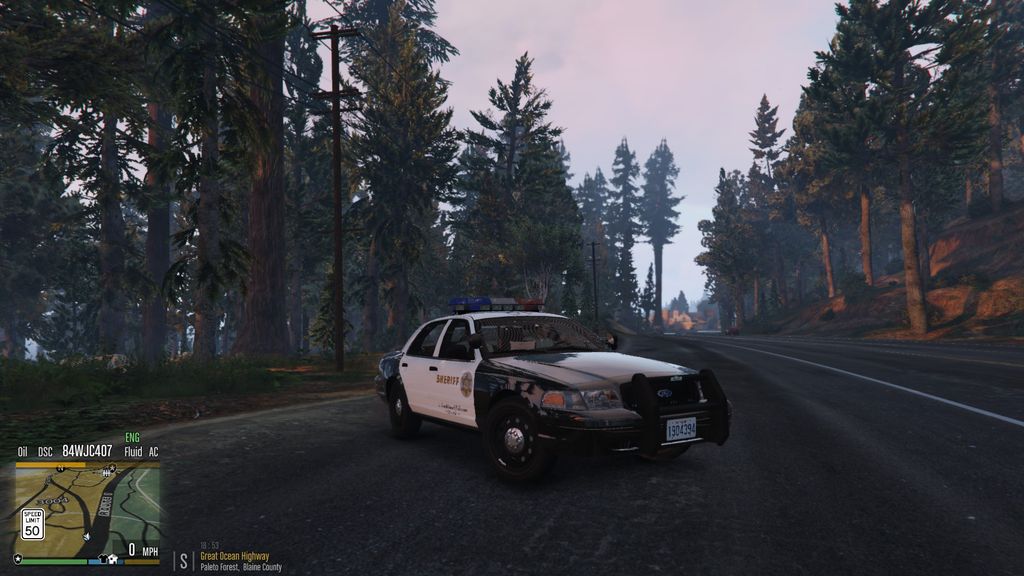Click the north compass marker on minimap
The image size is (1024, 576).
coord(61,469)
